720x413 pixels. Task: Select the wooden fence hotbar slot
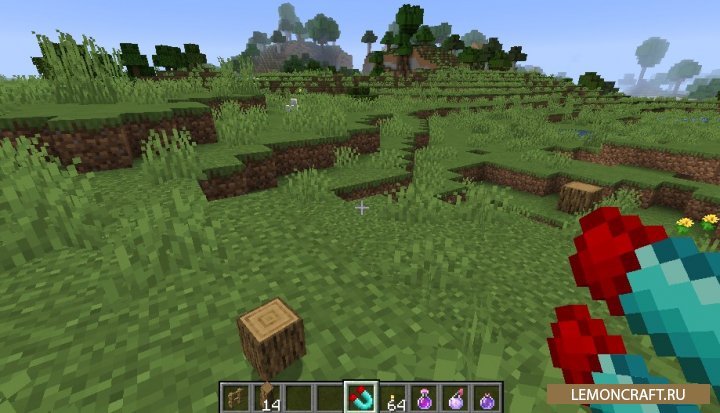[x=233, y=397]
